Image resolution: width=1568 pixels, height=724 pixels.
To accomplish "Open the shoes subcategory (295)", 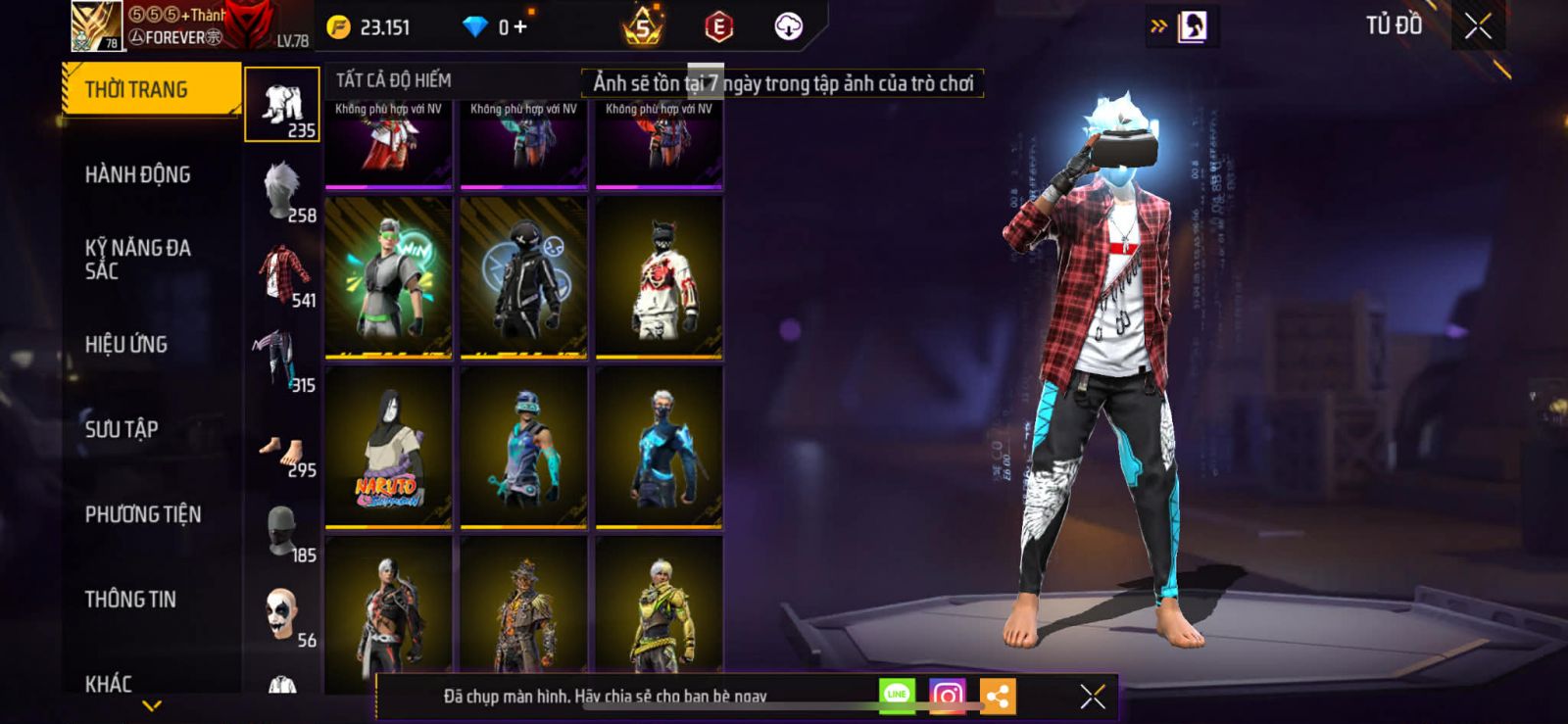I will [282, 446].
